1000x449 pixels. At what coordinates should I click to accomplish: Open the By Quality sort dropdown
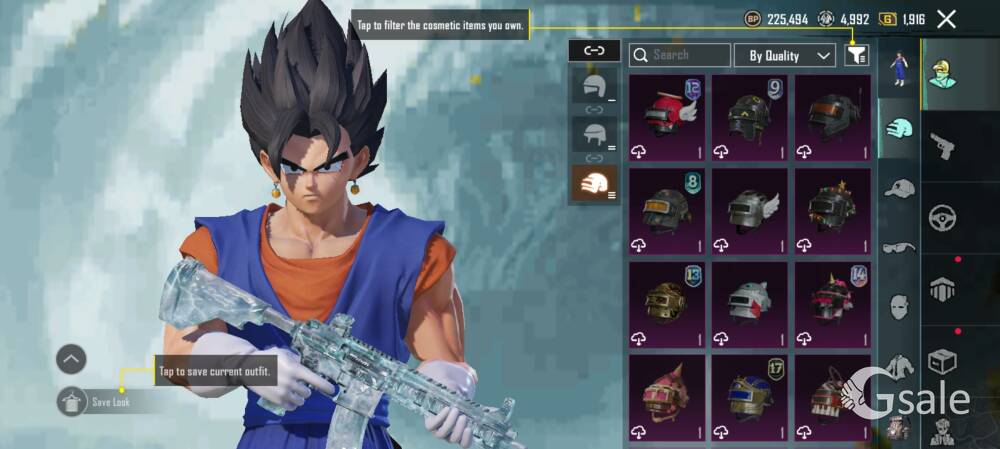785,55
